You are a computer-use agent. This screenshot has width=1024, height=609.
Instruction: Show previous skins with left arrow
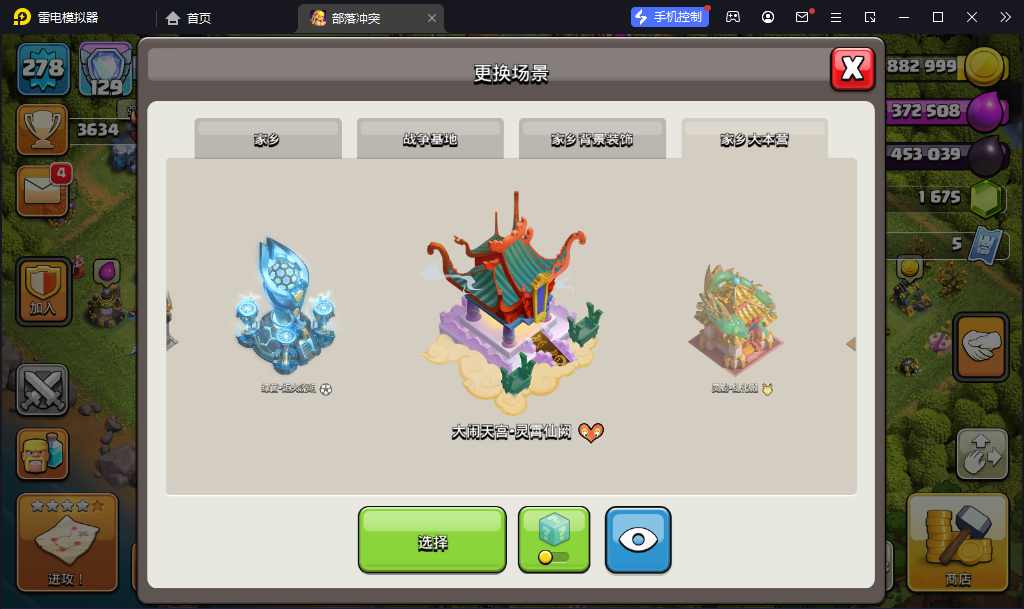pos(173,343)
